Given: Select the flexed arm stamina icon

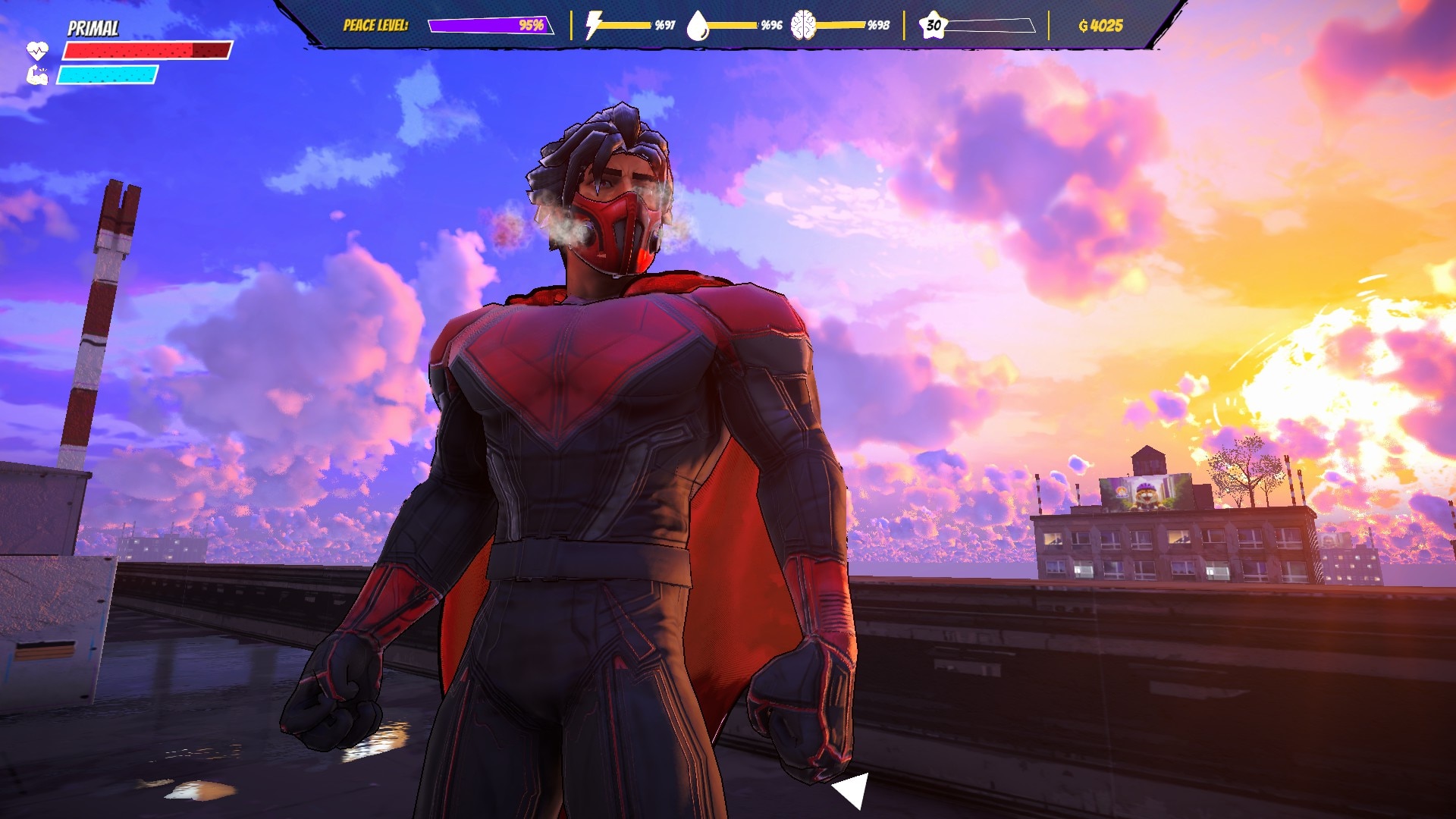Looking at the screenshot, I should point(37,75).
